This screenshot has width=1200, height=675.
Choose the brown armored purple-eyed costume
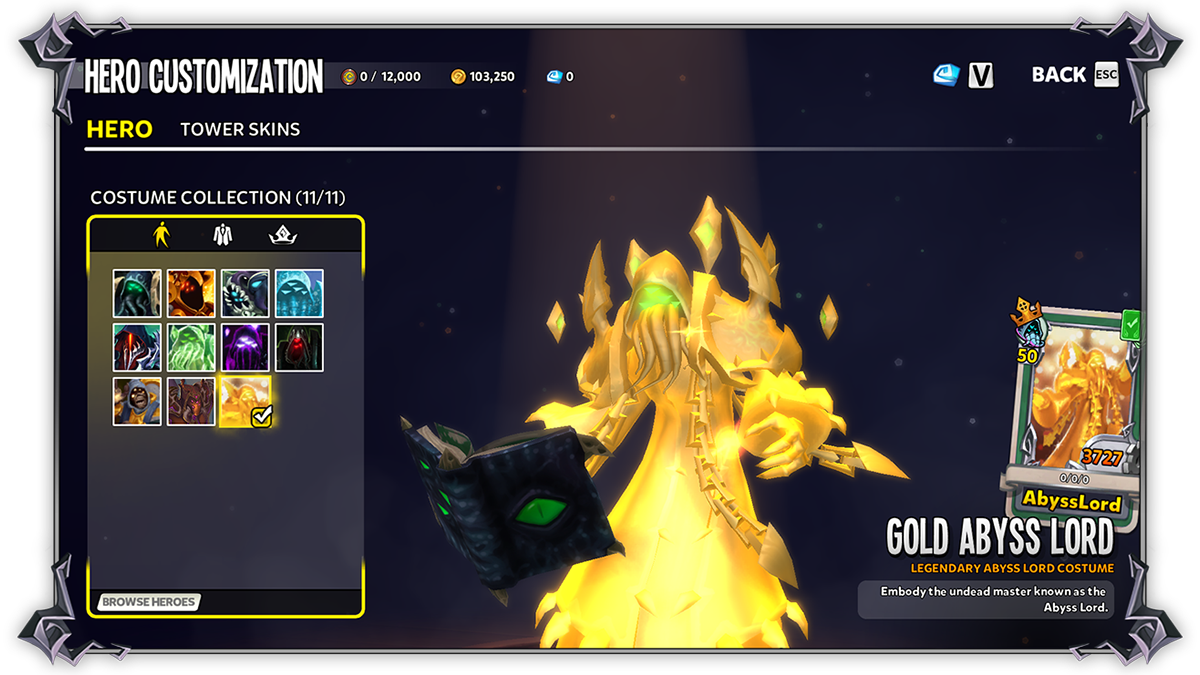point(191,401)
